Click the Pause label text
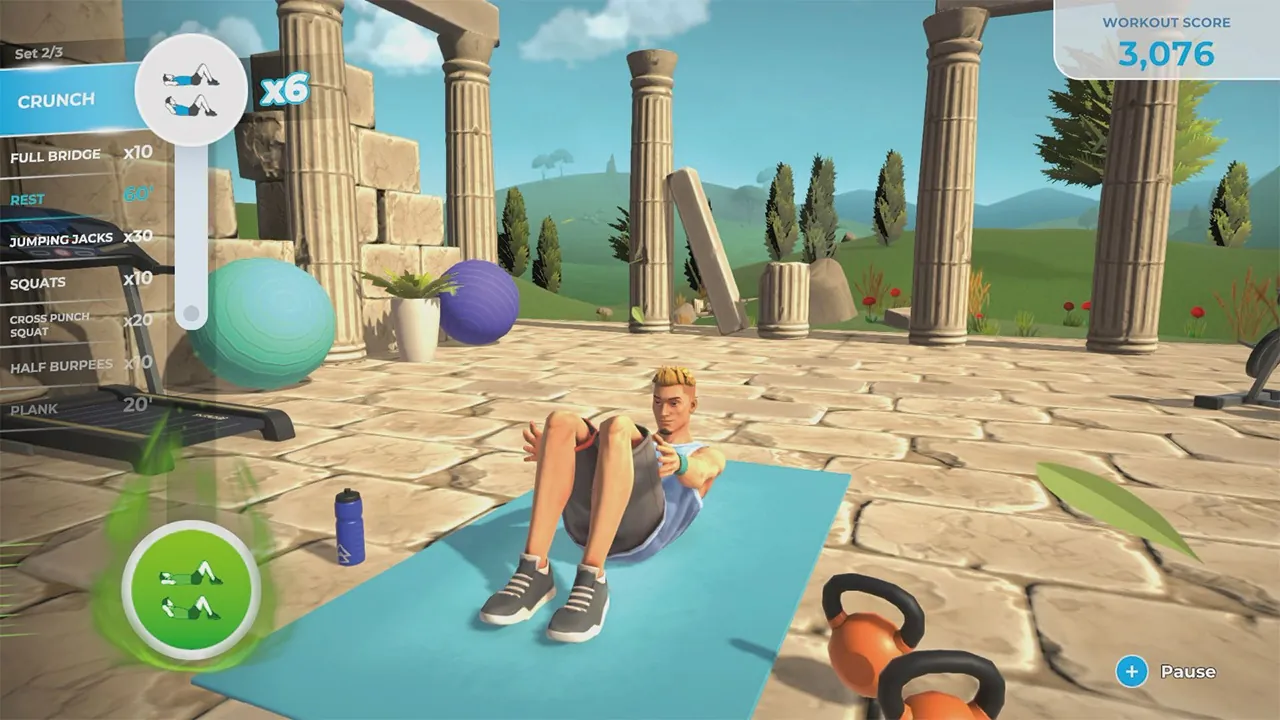 point(1188,672)
